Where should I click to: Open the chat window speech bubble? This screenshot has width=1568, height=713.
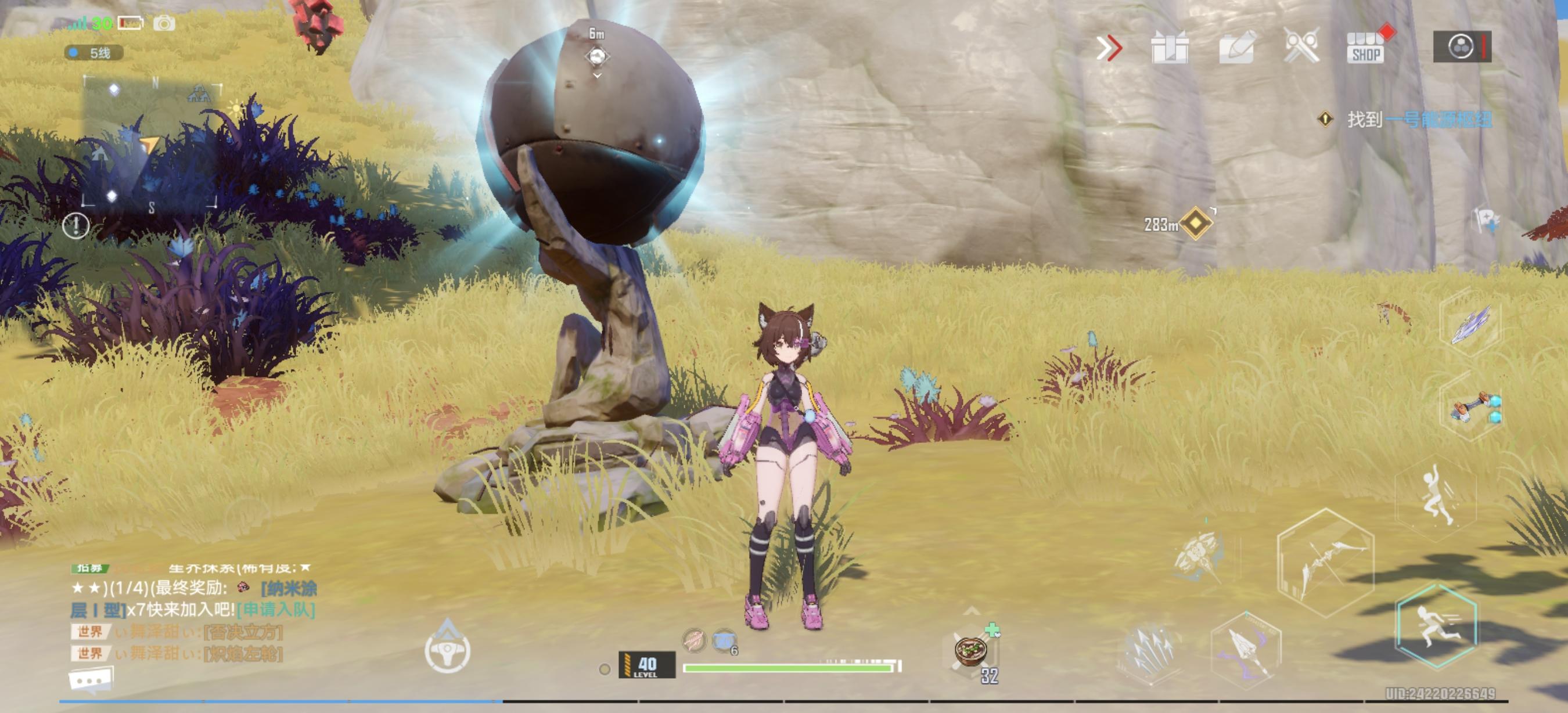[91, 680]
